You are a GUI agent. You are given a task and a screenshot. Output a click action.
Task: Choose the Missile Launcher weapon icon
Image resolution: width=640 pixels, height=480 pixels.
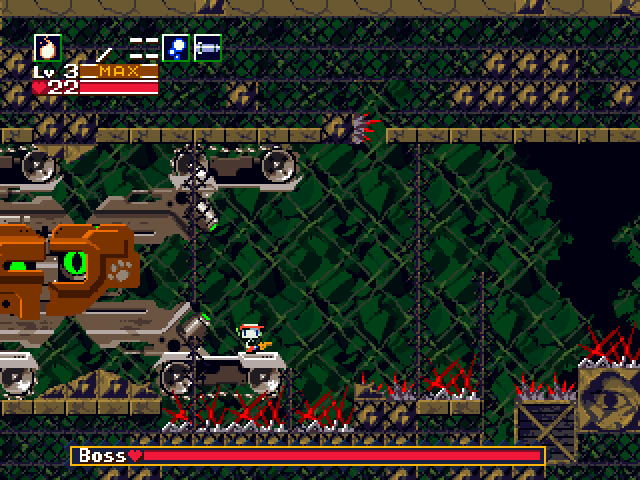pos(207,47)
